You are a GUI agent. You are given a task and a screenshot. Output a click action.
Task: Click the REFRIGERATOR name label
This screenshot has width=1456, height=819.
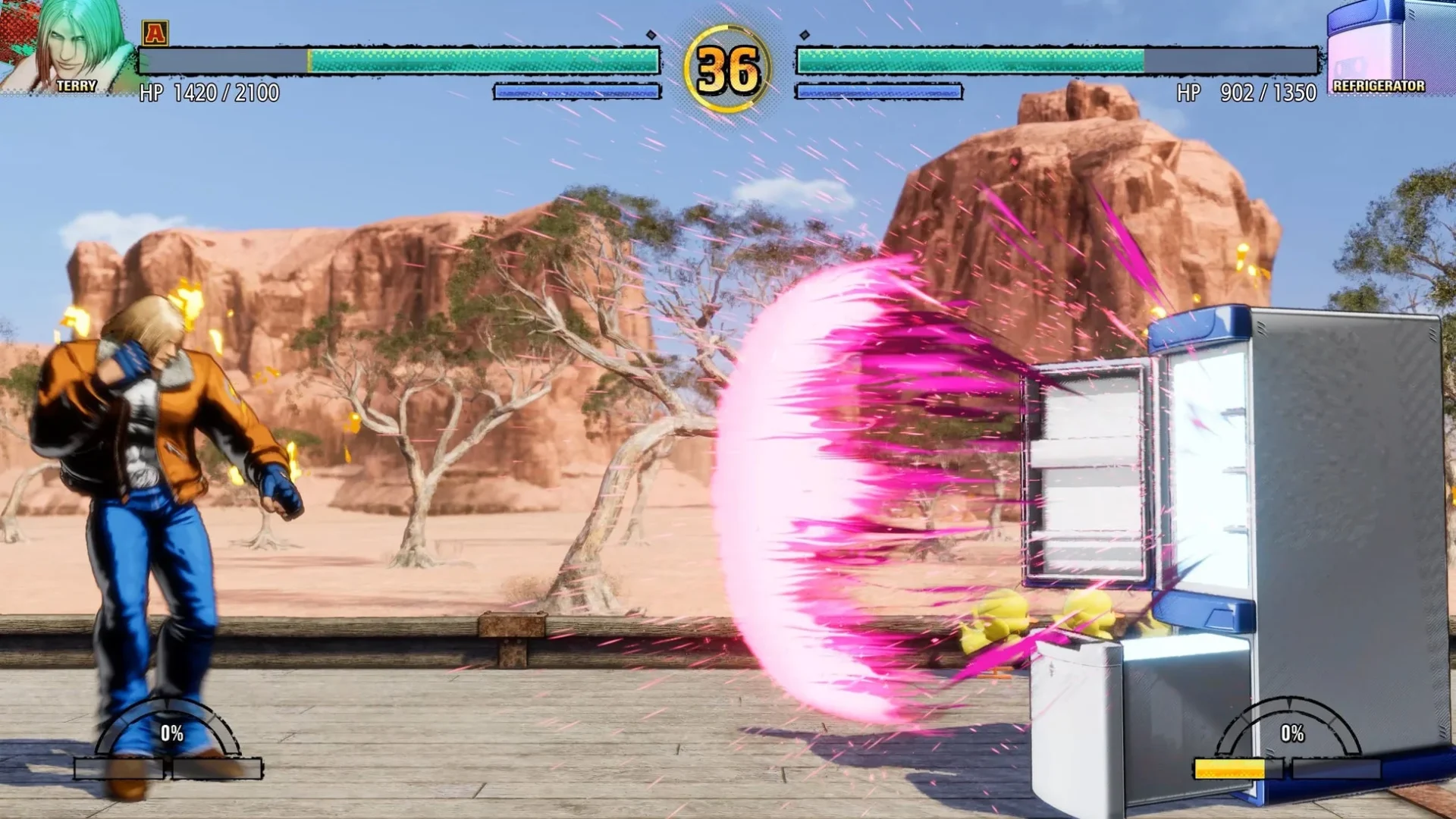1379,87
